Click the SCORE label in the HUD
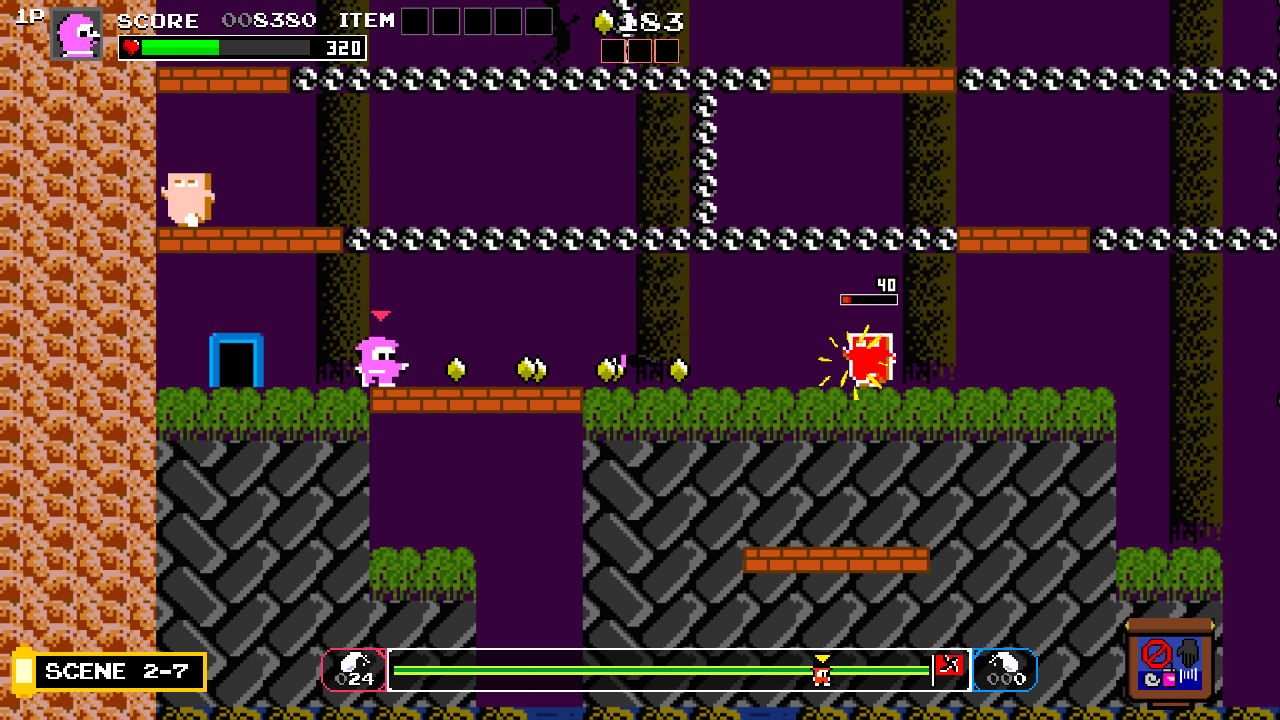Viewport: 1280px width, 720px height. [156, 20]
